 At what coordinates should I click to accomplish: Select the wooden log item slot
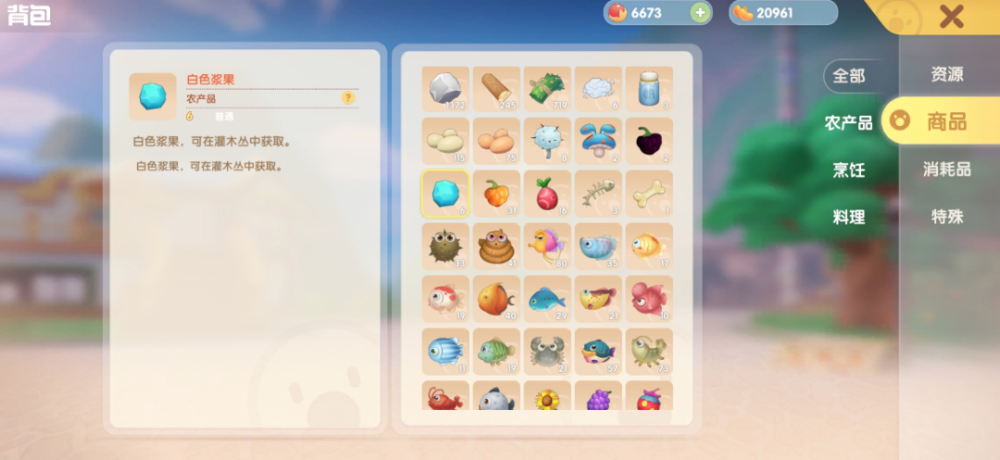496,90
